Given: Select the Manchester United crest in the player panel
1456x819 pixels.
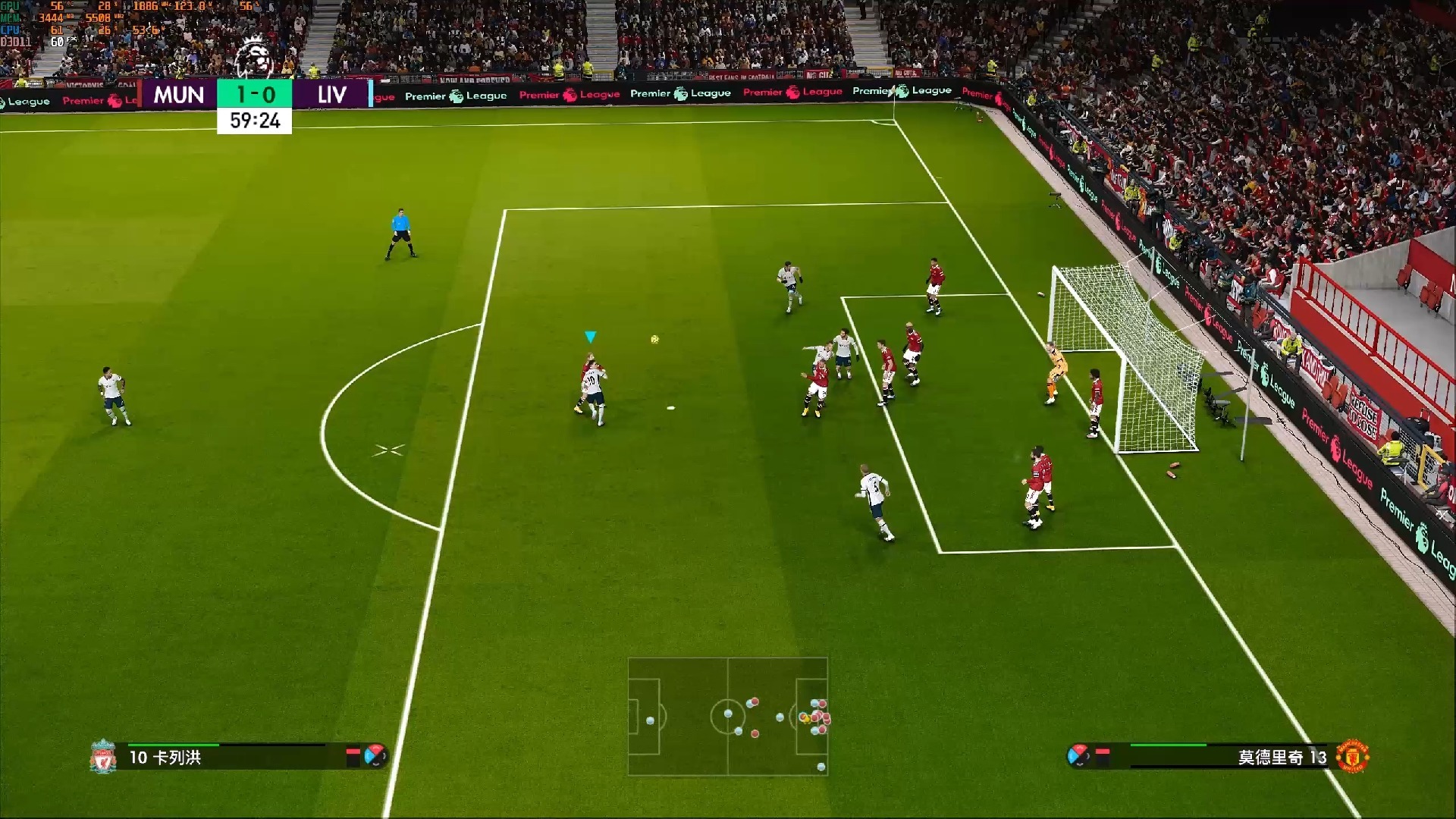Looking at the screenshot, I should click(x=1352, y=757).
